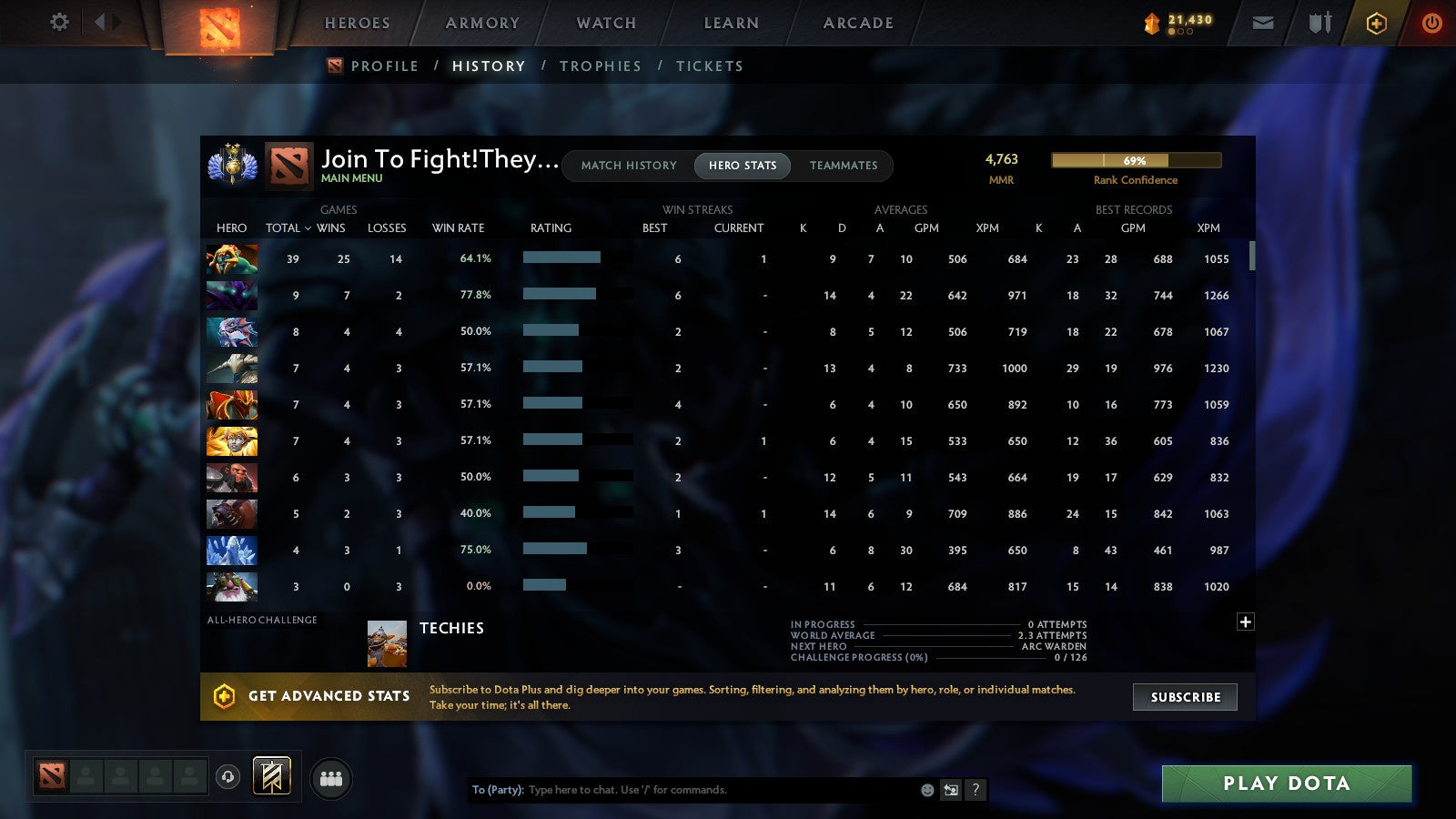The width and height of the screenshot is (1456, 819).
Task: Click the orange power exit icon
Action: click(1431, 23)
